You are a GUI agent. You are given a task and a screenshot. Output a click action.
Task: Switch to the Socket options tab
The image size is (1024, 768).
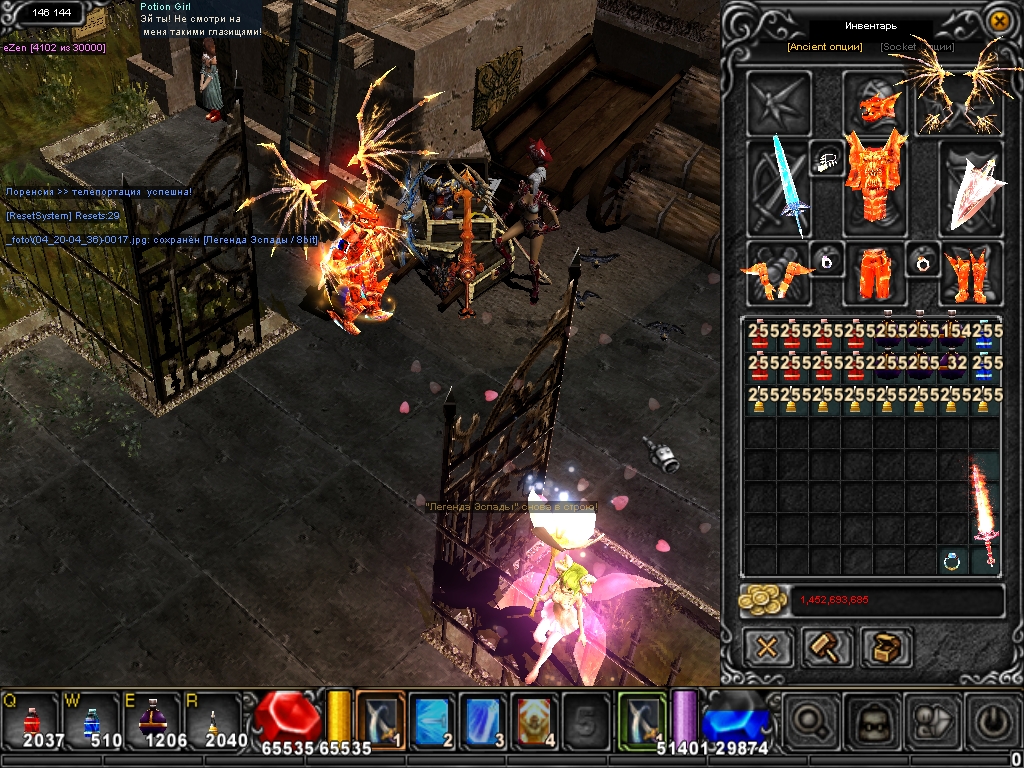[x=917, y=47]
